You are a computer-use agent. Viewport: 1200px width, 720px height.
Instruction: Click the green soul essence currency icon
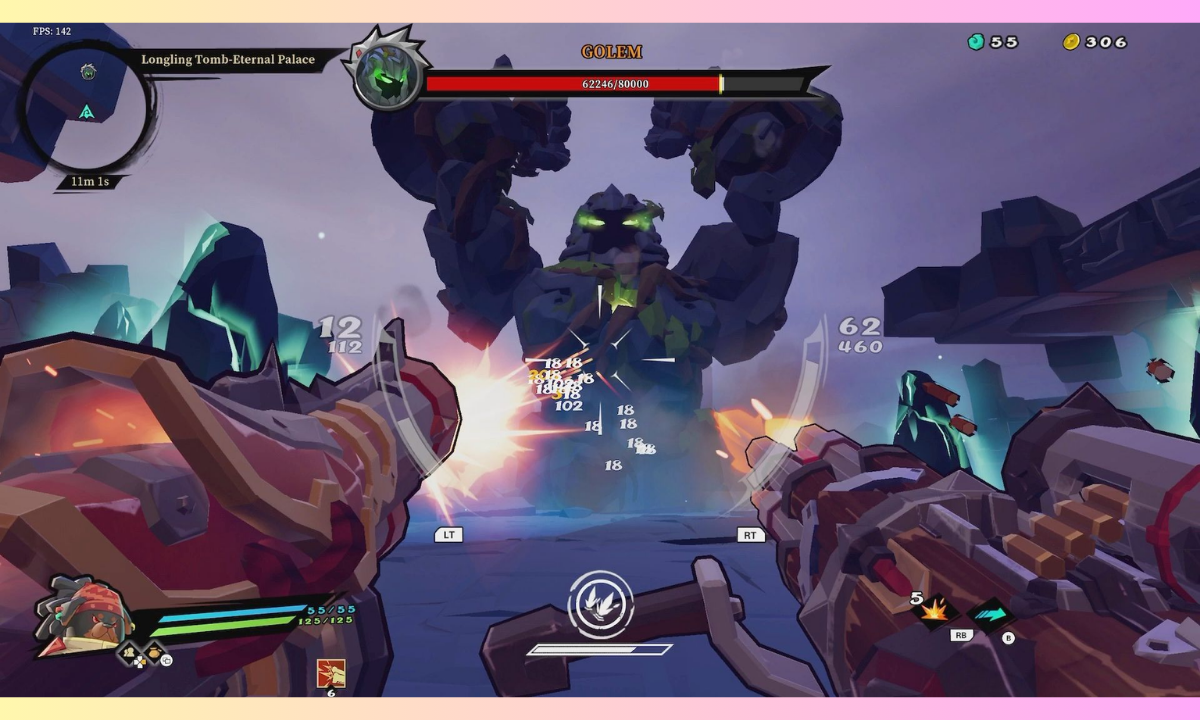[x=976, y=42]
